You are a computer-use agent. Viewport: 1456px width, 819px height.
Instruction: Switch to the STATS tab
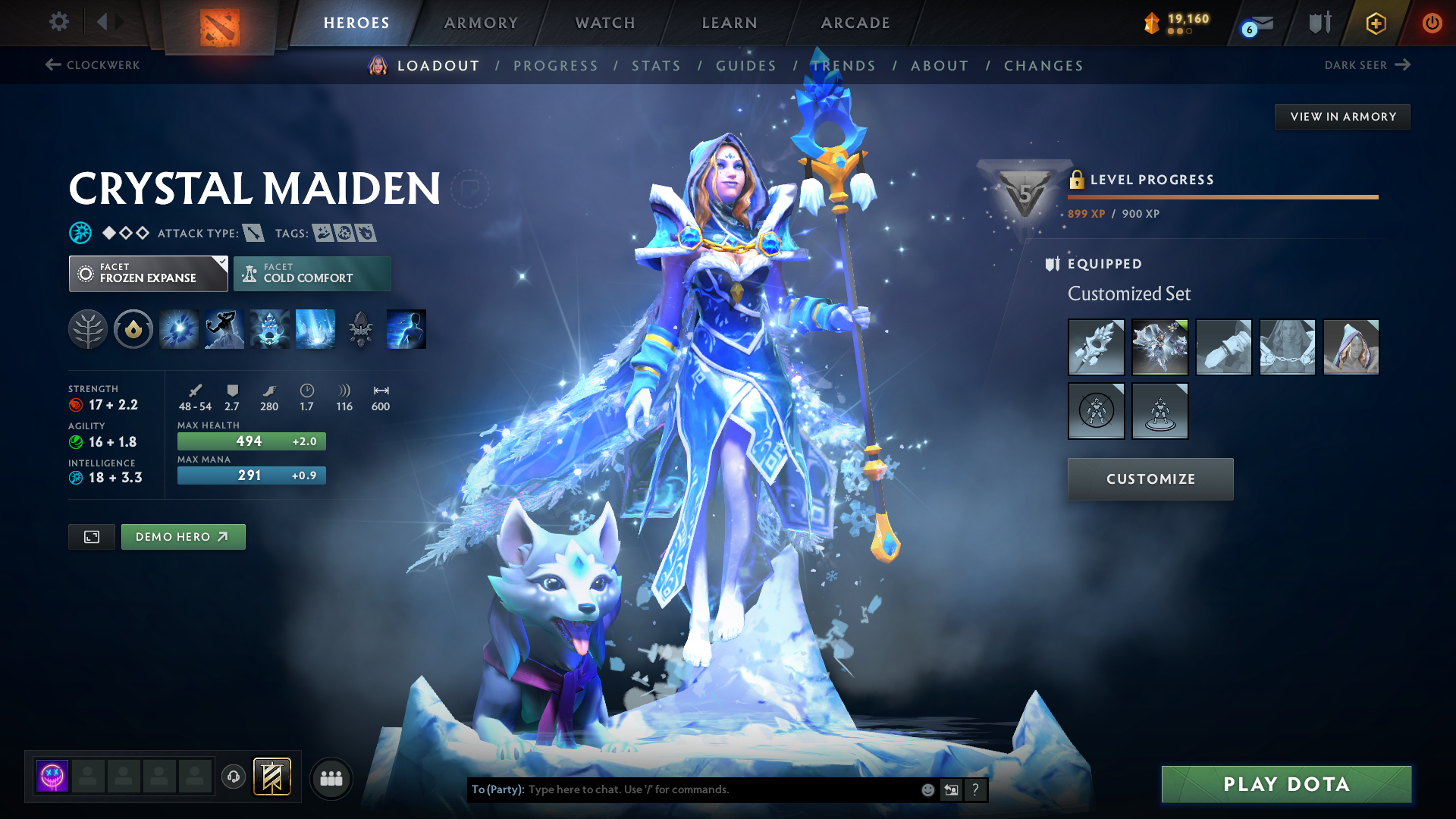657,65
